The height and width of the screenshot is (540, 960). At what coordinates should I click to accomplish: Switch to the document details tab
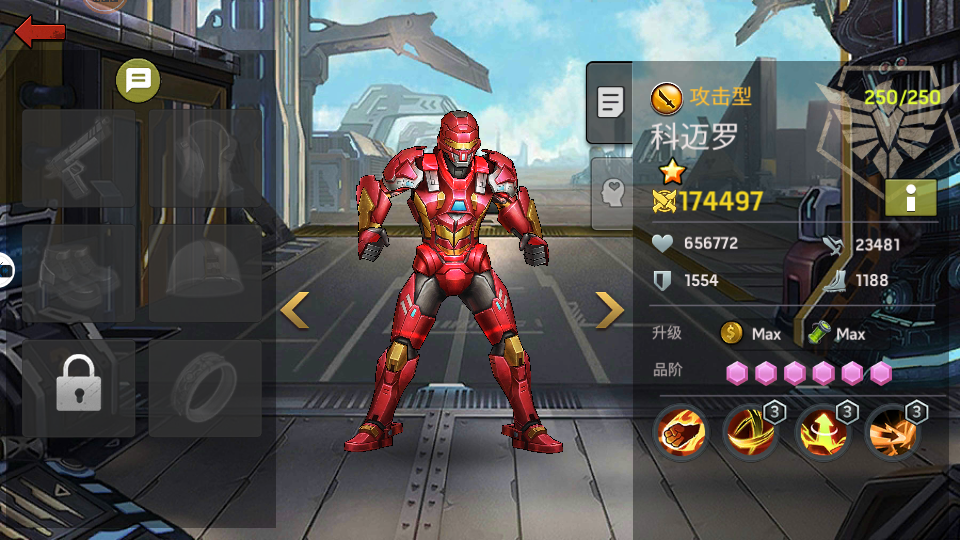610,101
